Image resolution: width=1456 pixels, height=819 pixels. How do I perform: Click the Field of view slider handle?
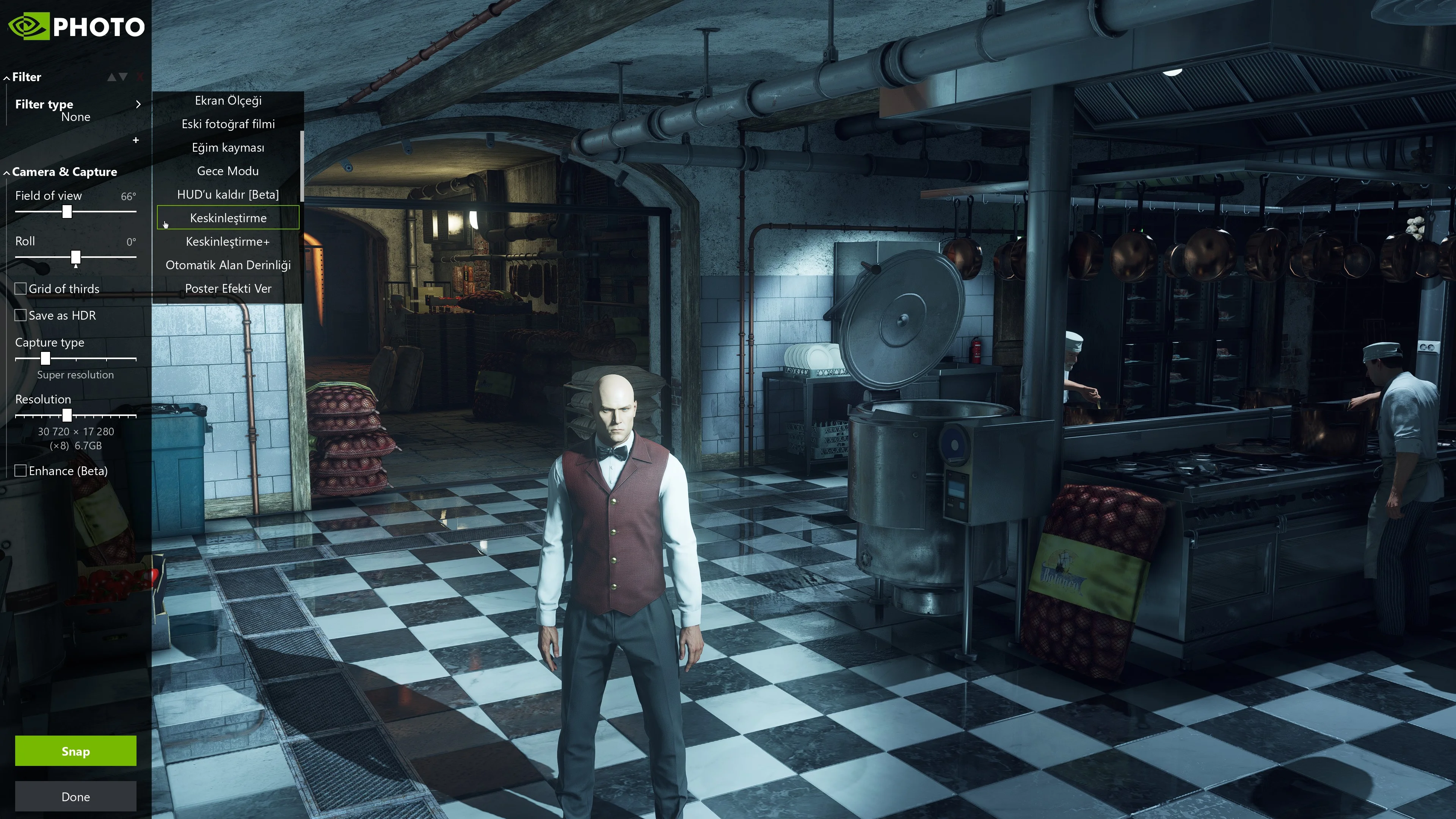[67, 212]
